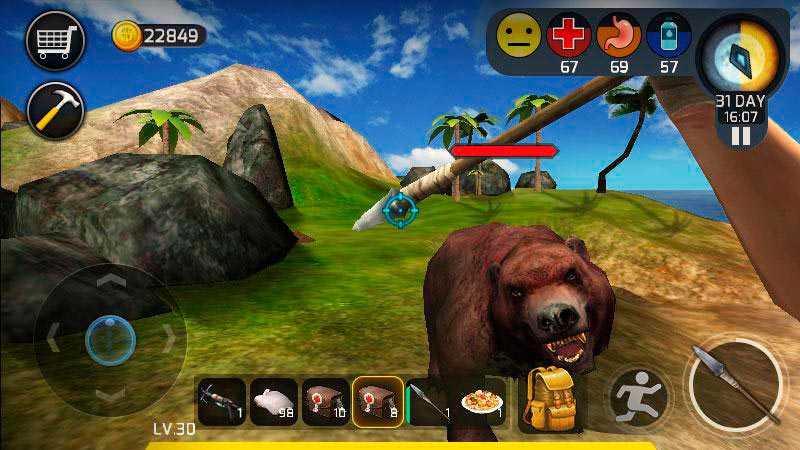Open the hammer crafting menu
This screenshot has height=450, width=800.
pos(55,108)
